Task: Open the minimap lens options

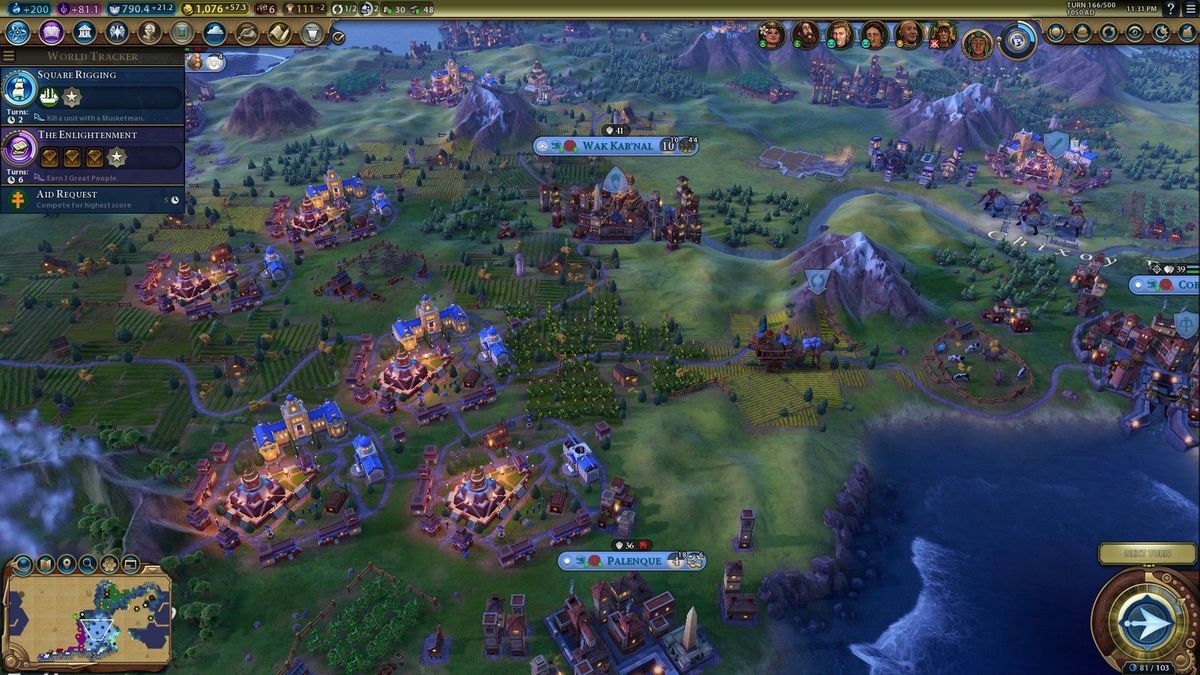Action: pos(22,565)
